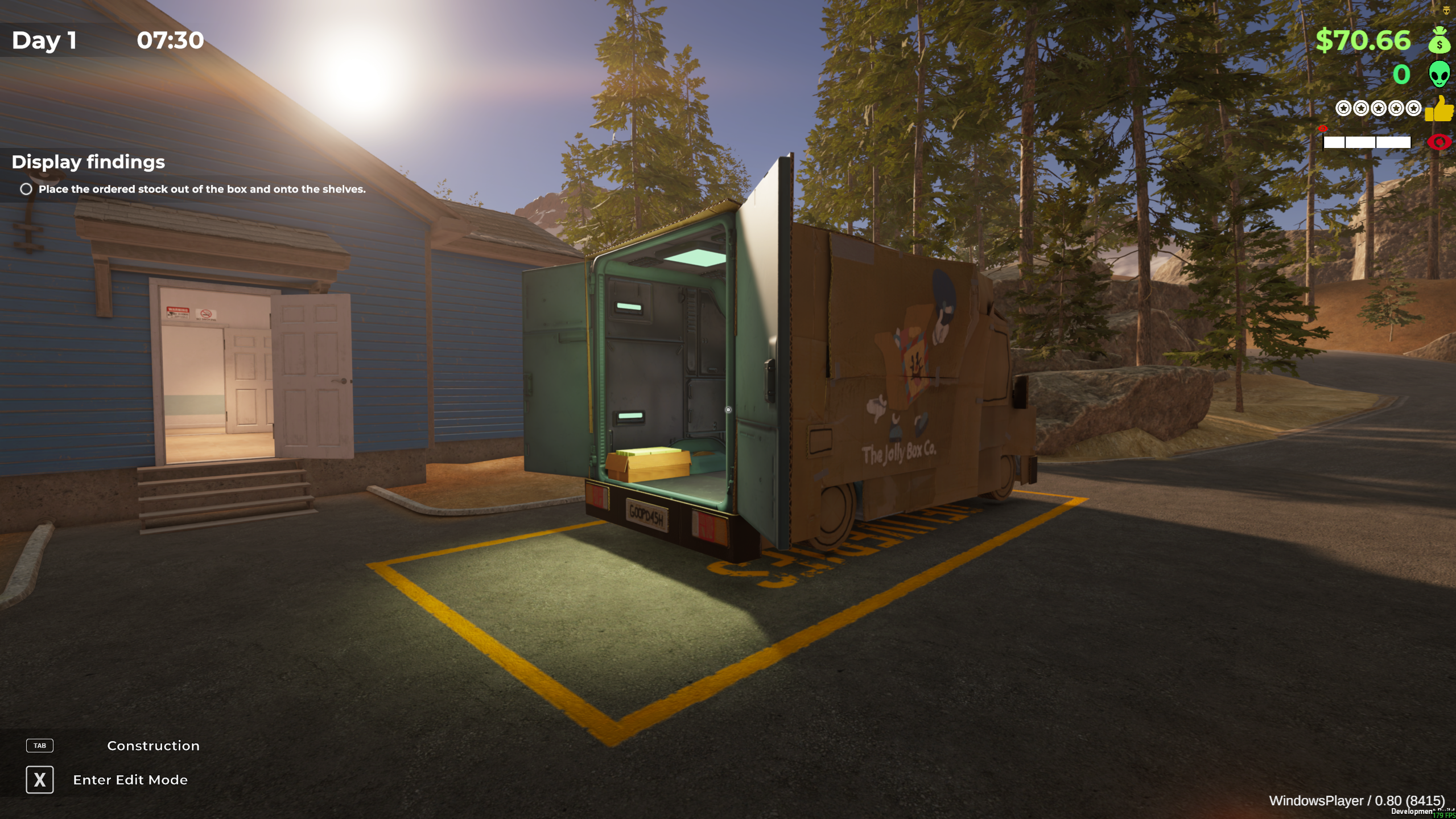Click the middle star to toggle rating
Viewport: 1456px width, 819px height.
tap(1378, 109)
